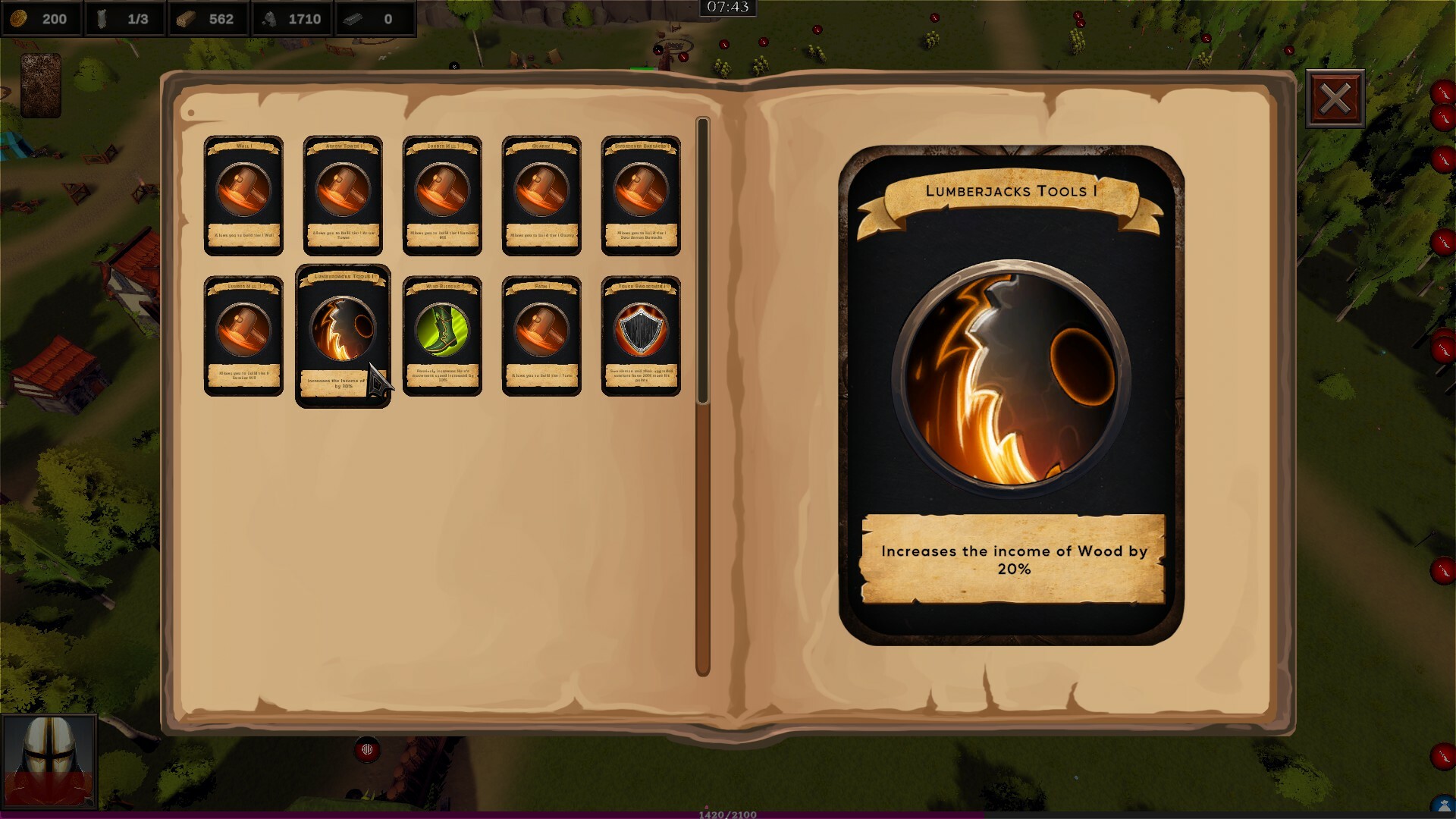Select the Wall I card
The image size is (1456, 819).
(243, 196)
